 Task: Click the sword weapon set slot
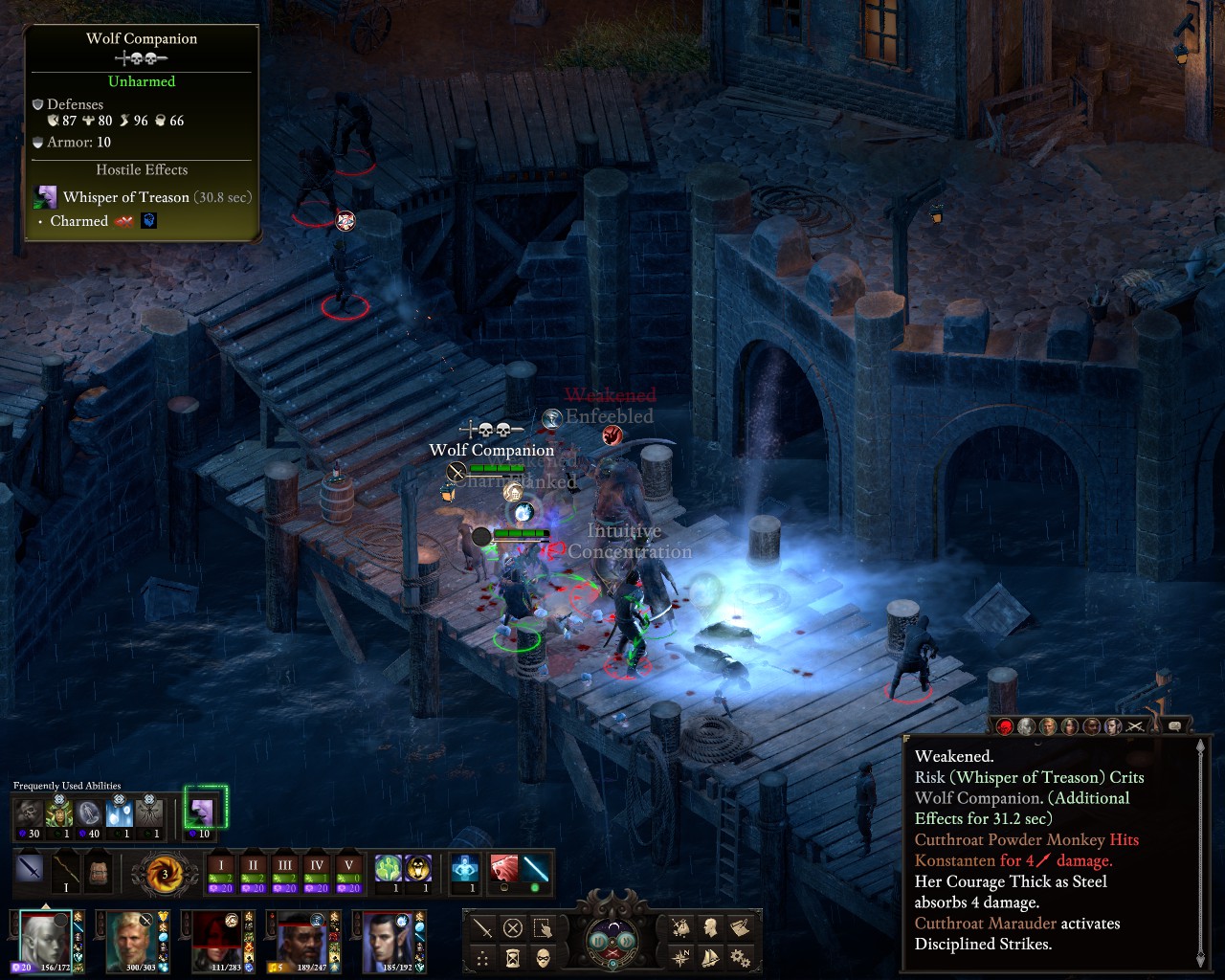tap(30, 871)
